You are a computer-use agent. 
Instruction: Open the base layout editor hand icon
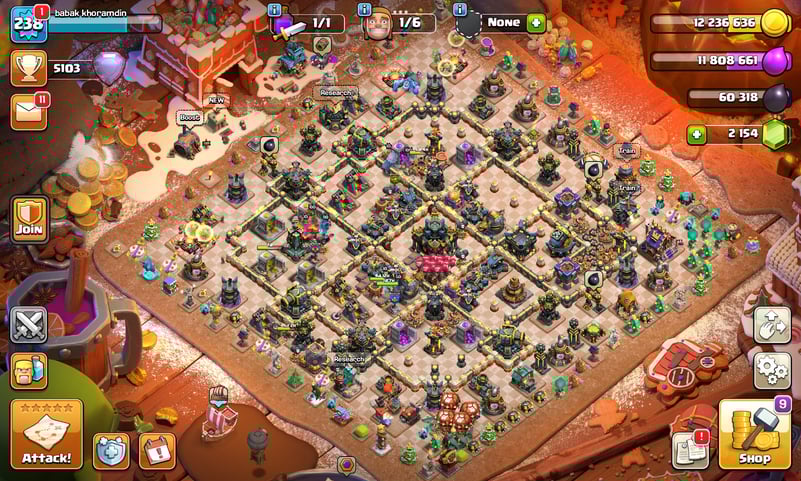click(x=771, y=325)
